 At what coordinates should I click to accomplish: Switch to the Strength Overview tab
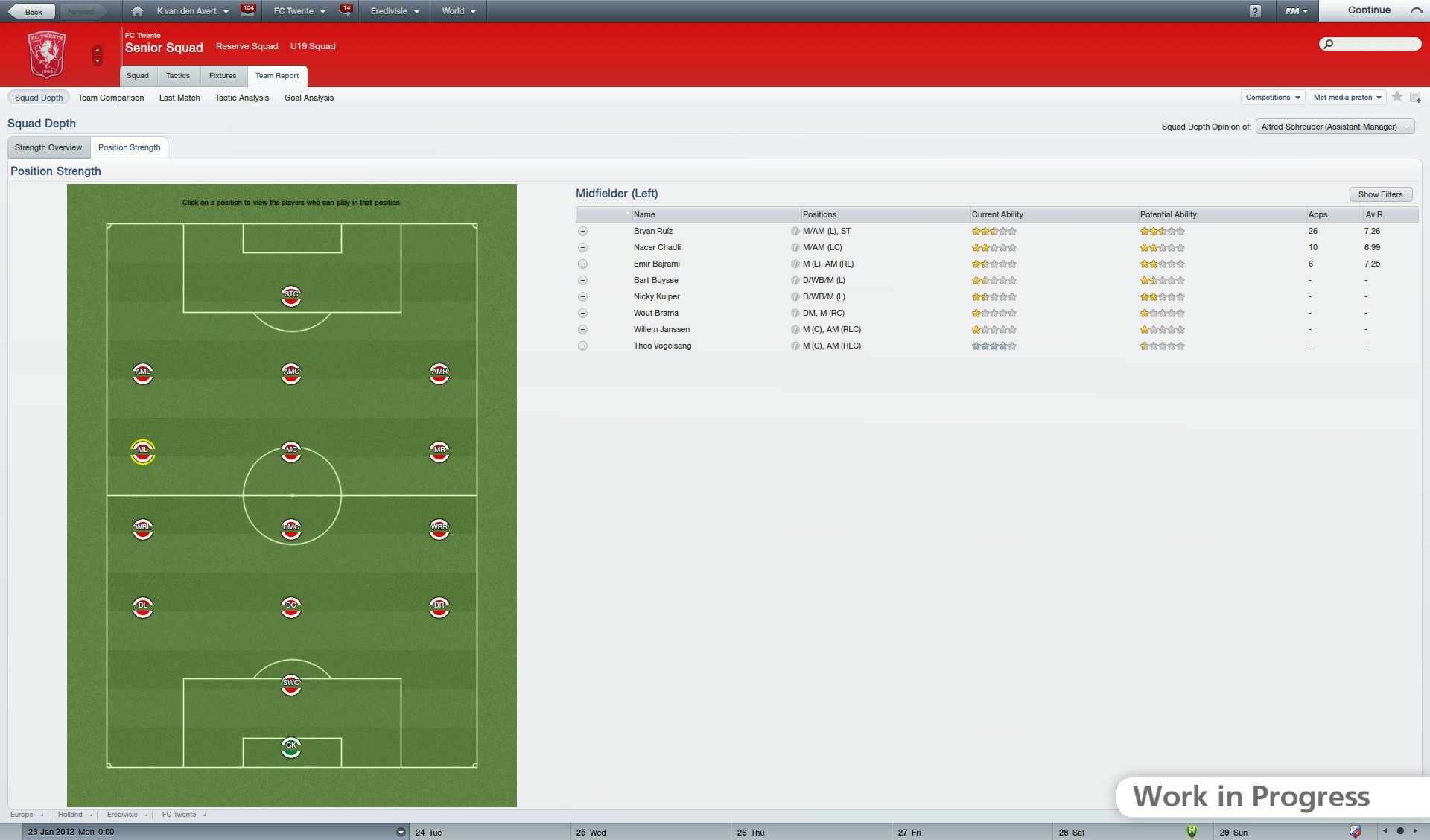click(48, 147)
